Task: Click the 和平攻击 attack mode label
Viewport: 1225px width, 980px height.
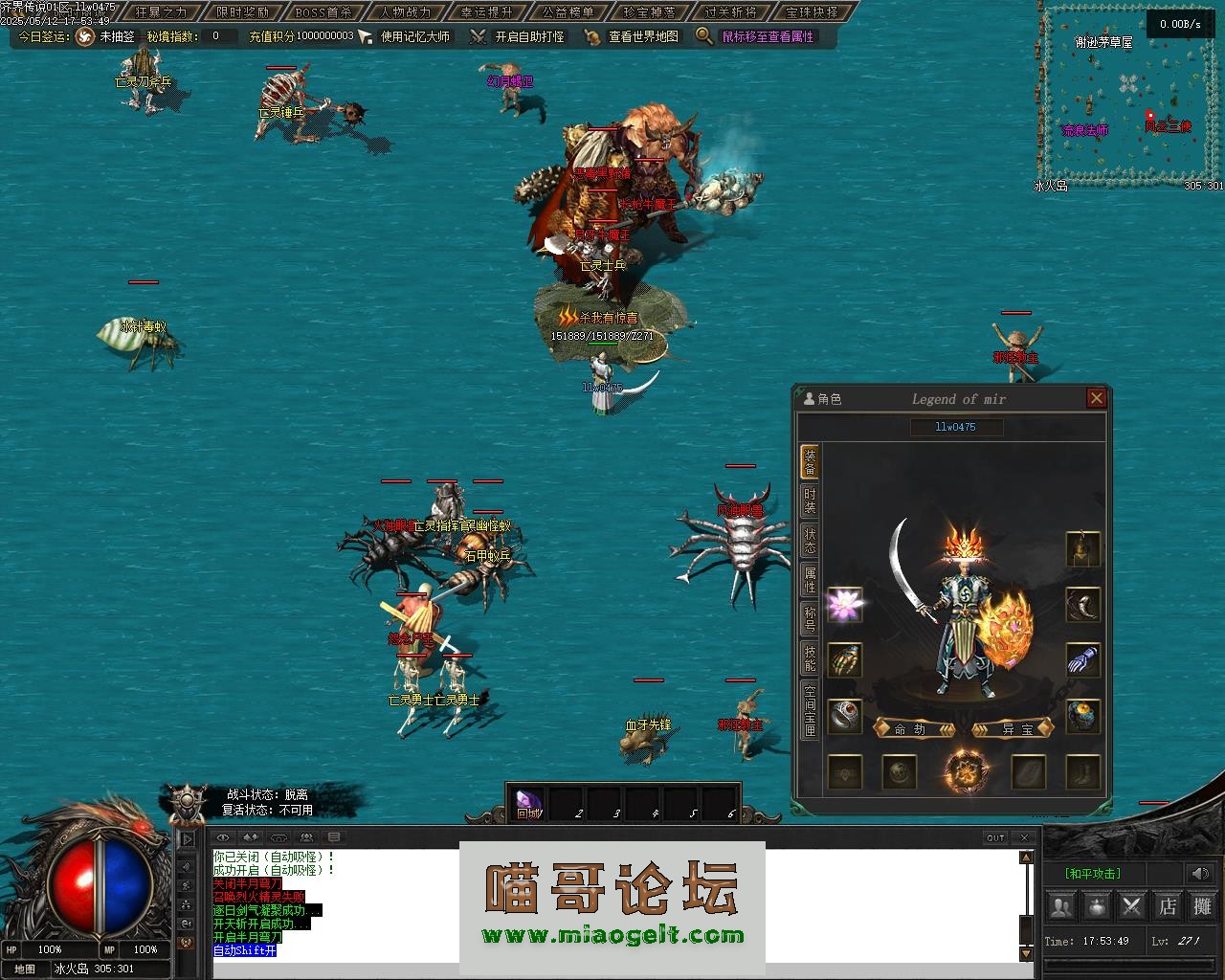Action: [x=1092, y=874]
